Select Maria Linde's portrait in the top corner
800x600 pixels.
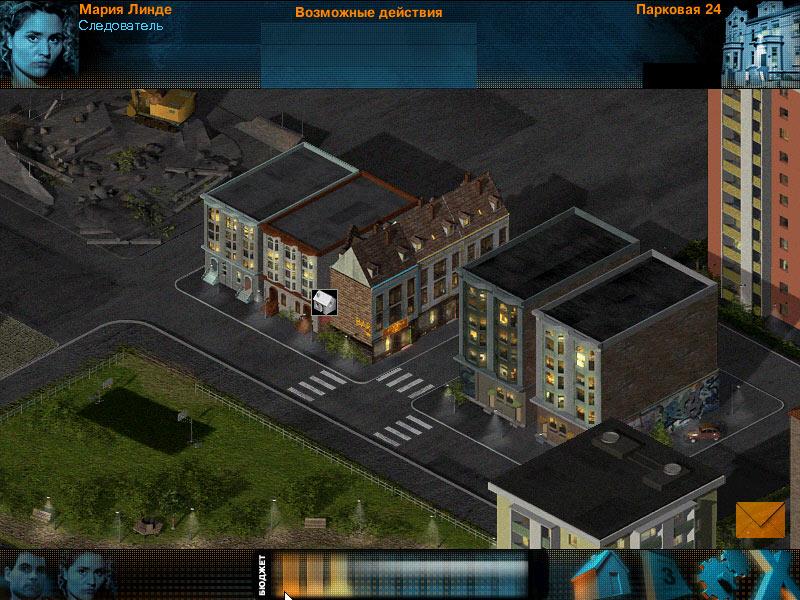coord(37,42)
